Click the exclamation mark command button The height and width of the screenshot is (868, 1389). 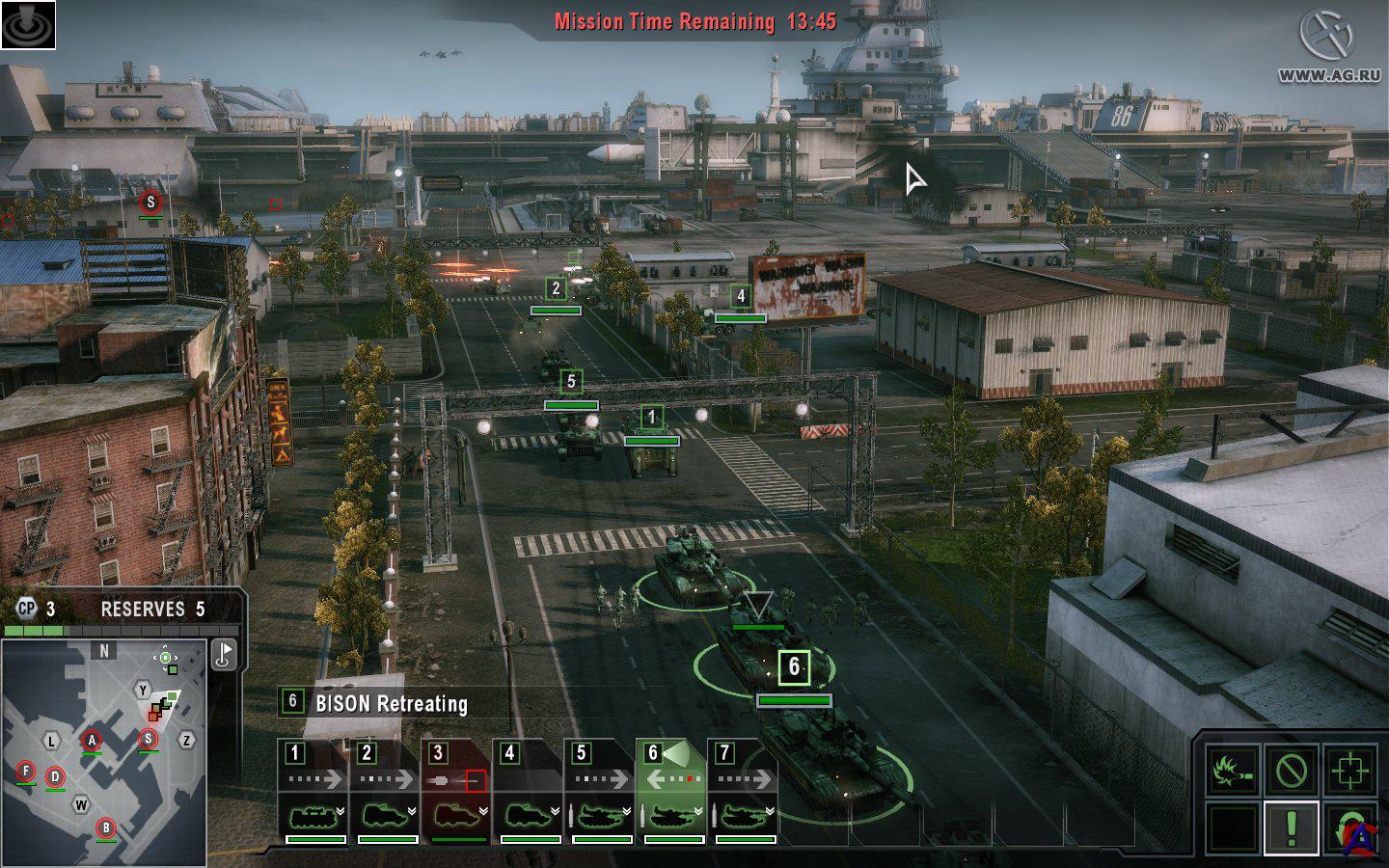click(x=1291, y=827)
